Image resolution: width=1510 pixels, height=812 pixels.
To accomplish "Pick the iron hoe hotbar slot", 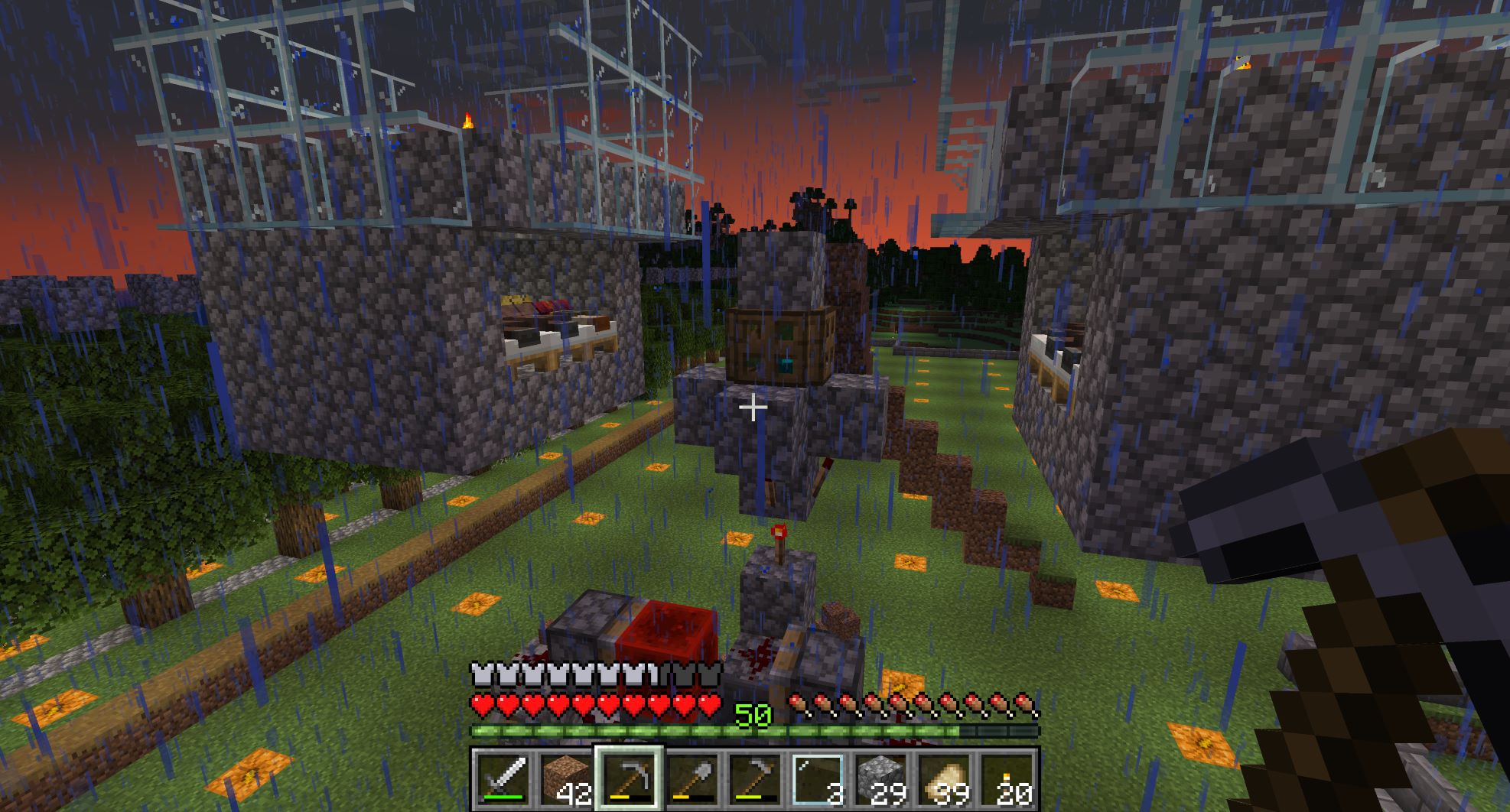I will [x=753, y=779].
